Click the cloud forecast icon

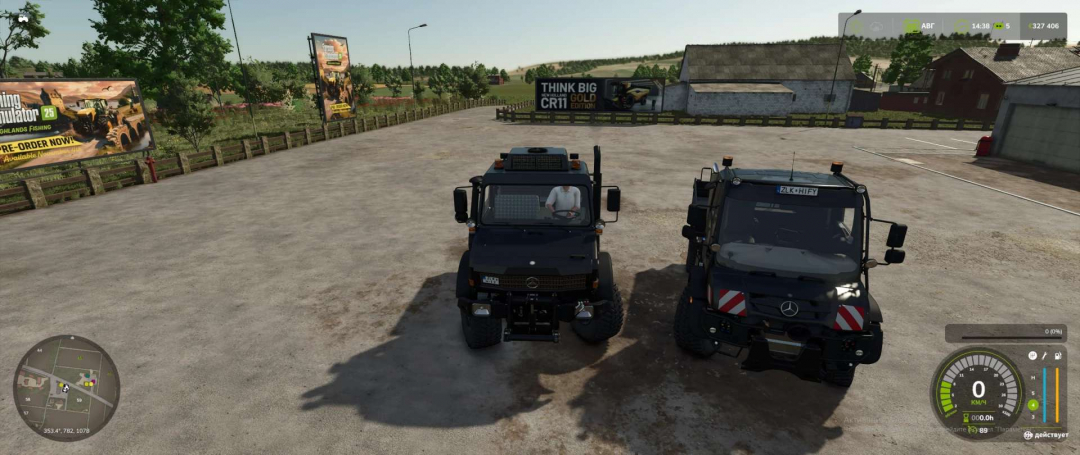(876, 26)
